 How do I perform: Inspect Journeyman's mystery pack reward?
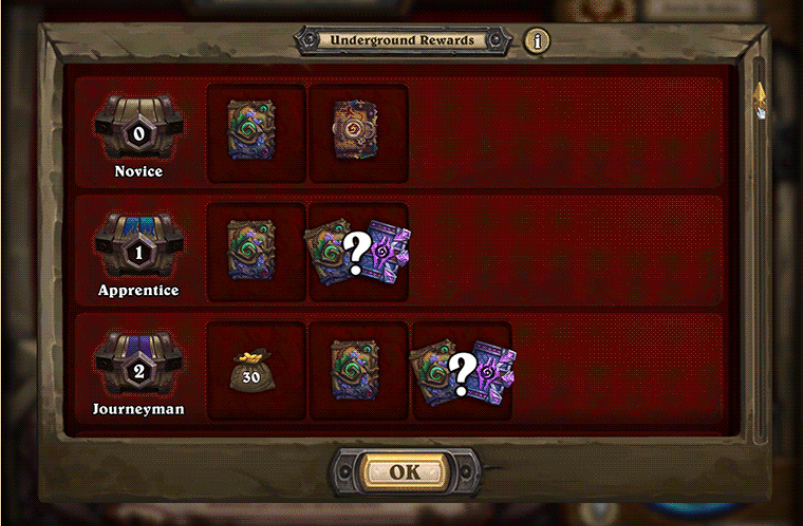pos(462,370)
